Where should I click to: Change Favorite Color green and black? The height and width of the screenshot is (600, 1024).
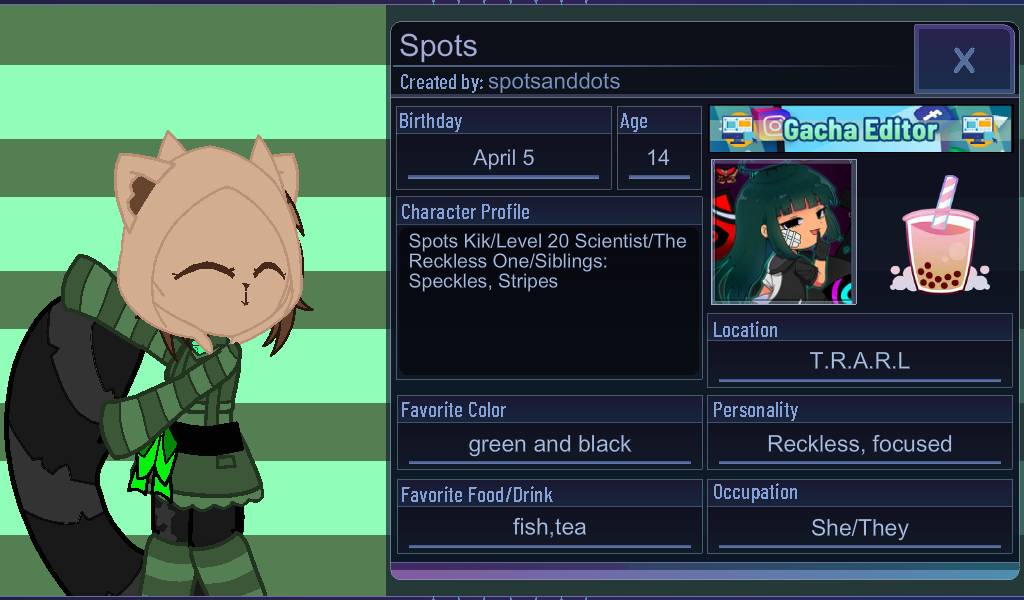pos(549,445)
